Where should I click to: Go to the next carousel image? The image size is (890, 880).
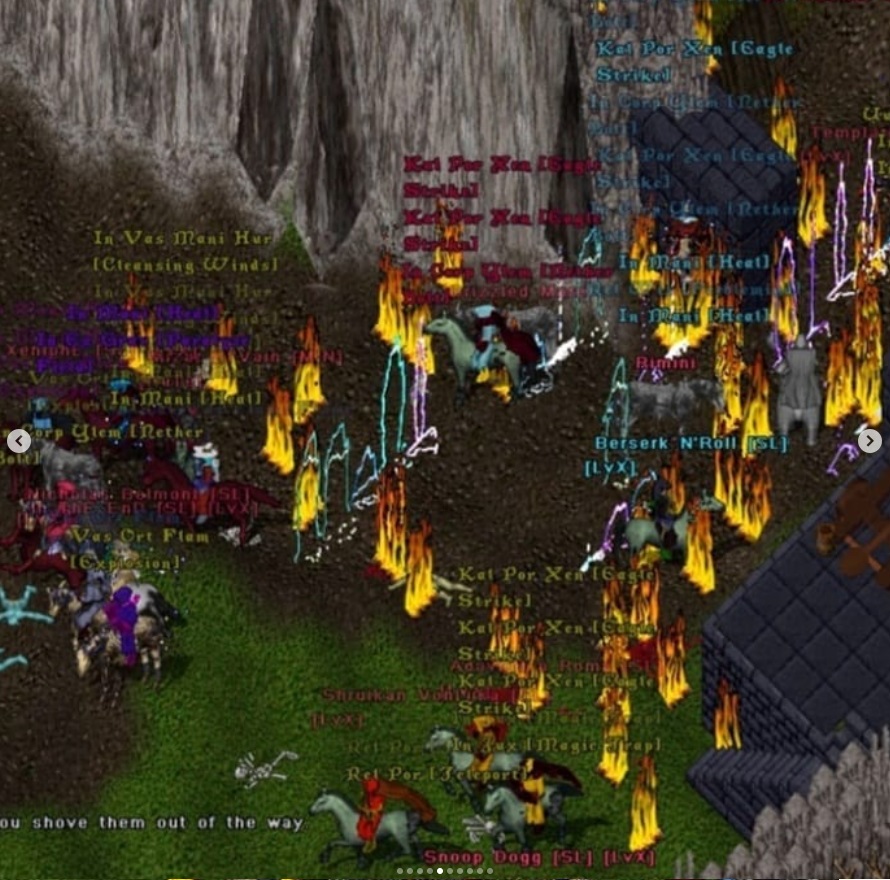[869, 440]
